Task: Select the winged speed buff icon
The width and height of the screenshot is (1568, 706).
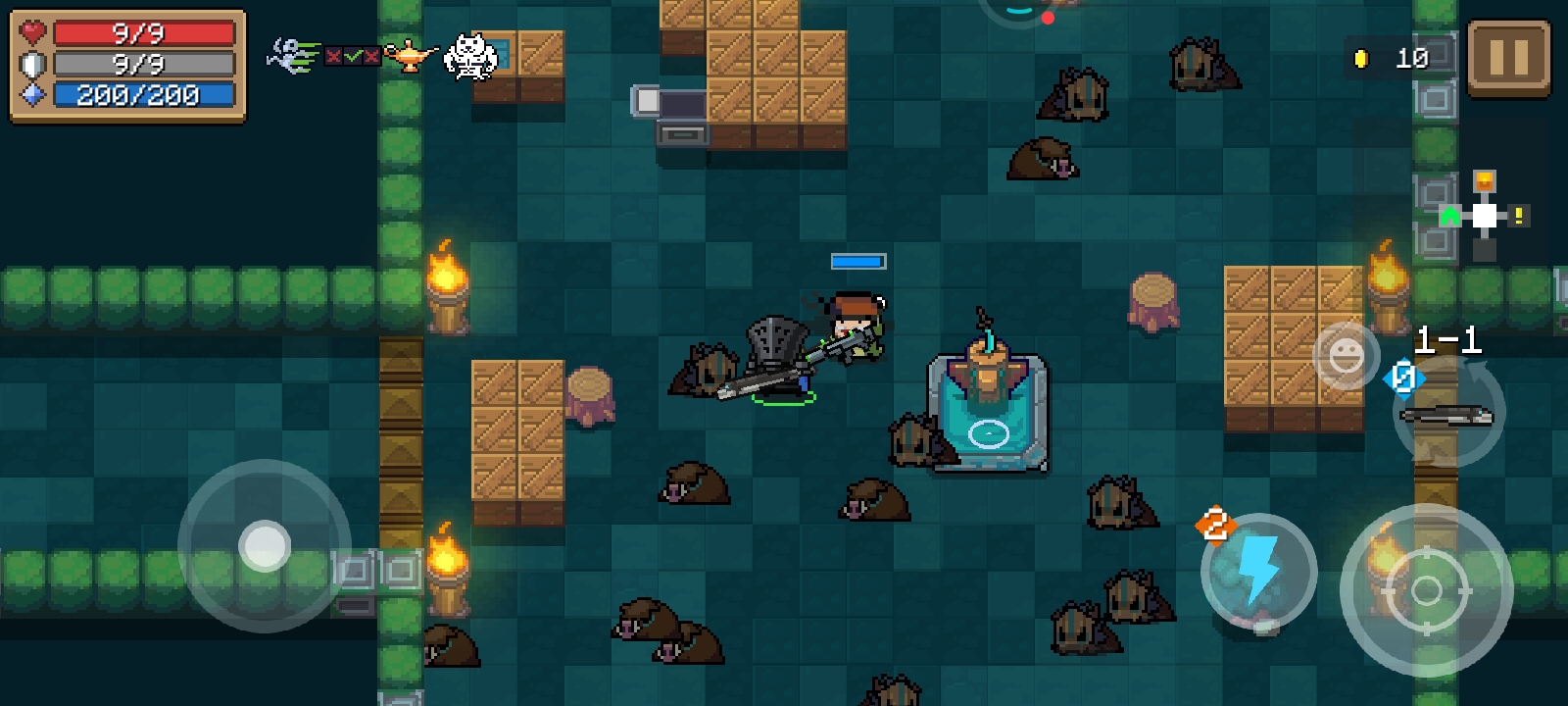Action: click(293, 55)
